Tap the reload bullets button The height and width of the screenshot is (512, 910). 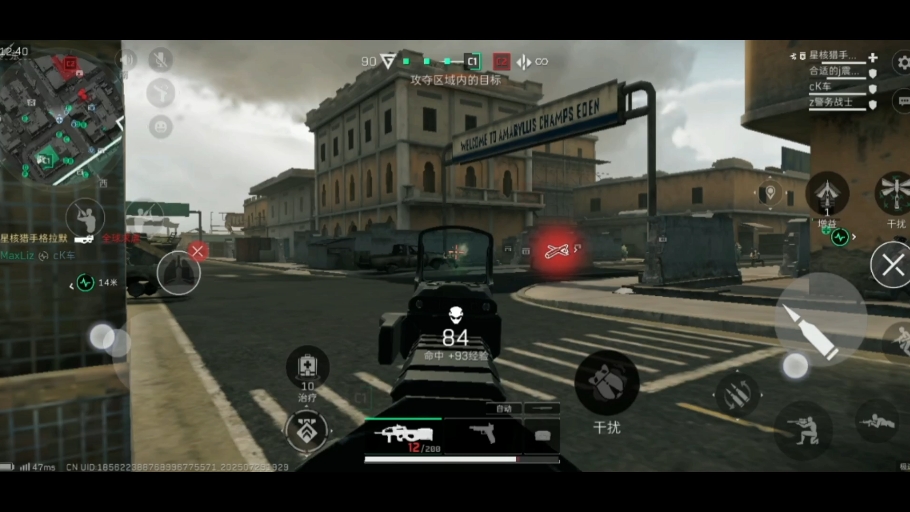click(x=737, y=394)
